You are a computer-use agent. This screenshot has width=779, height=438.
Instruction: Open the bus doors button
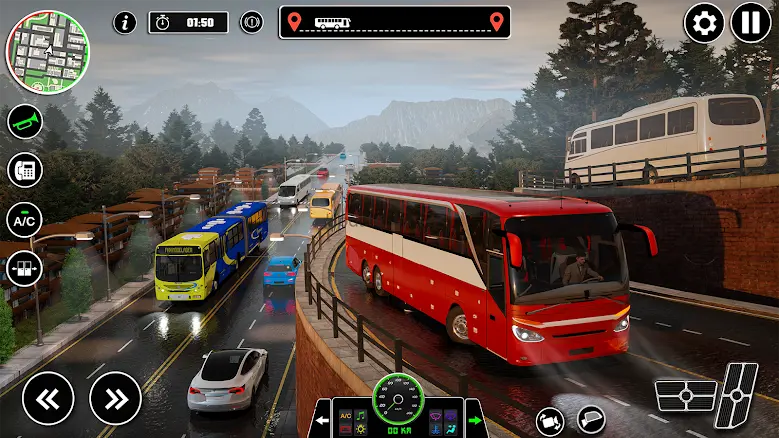coord(24,268)
